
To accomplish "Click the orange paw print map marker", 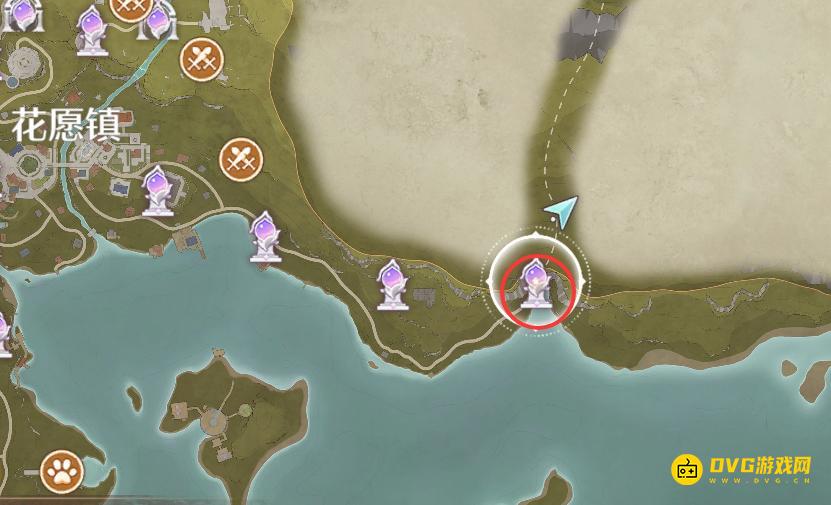I will coord(61,472).
